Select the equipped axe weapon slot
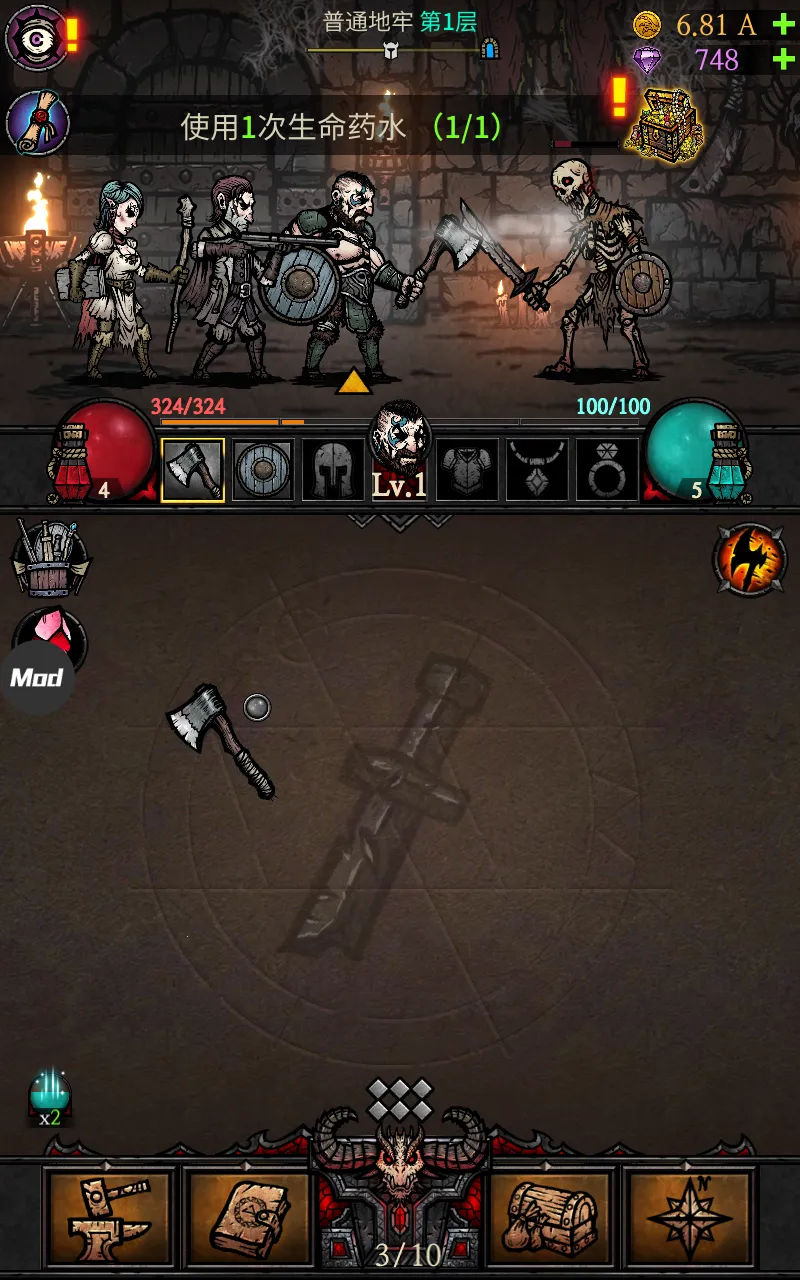 [x=193, y=469]
